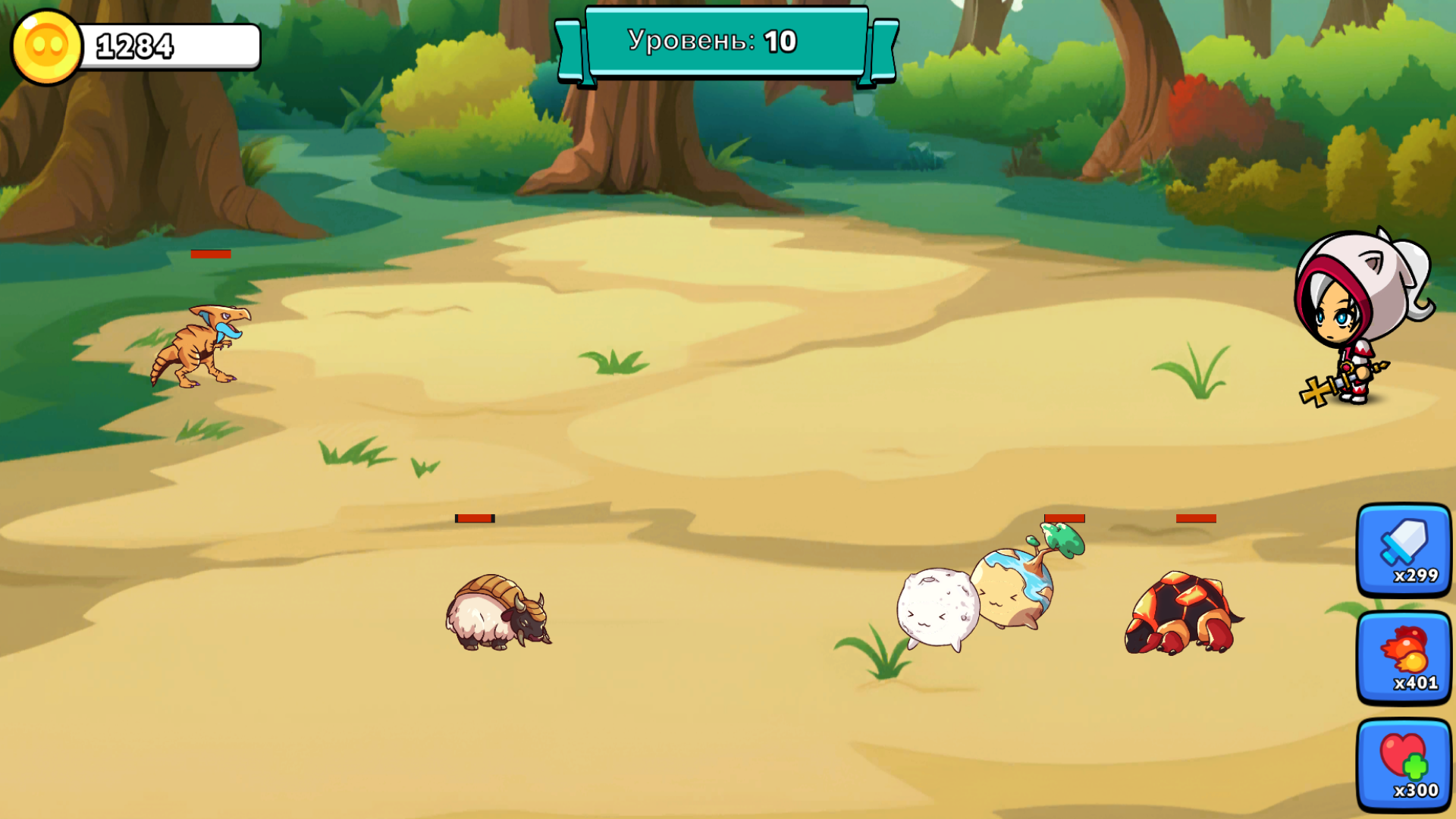The height and width of the screenshot is (819, 1456).
Task: Click the health bar above the dinosaur
Action: coord(211,254)
